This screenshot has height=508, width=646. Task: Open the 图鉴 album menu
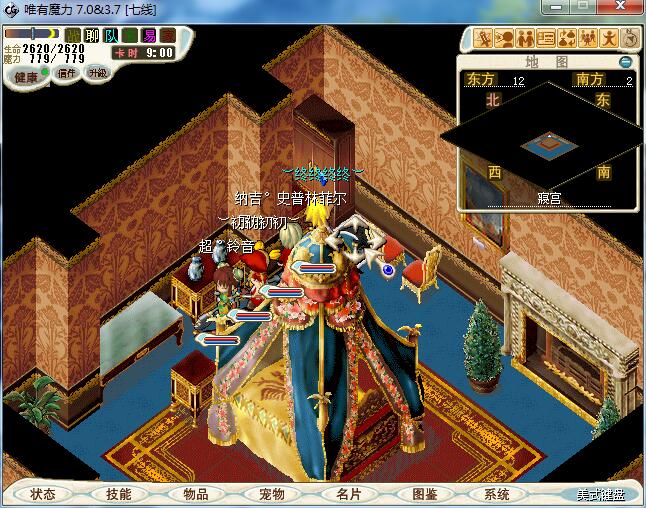424,494
